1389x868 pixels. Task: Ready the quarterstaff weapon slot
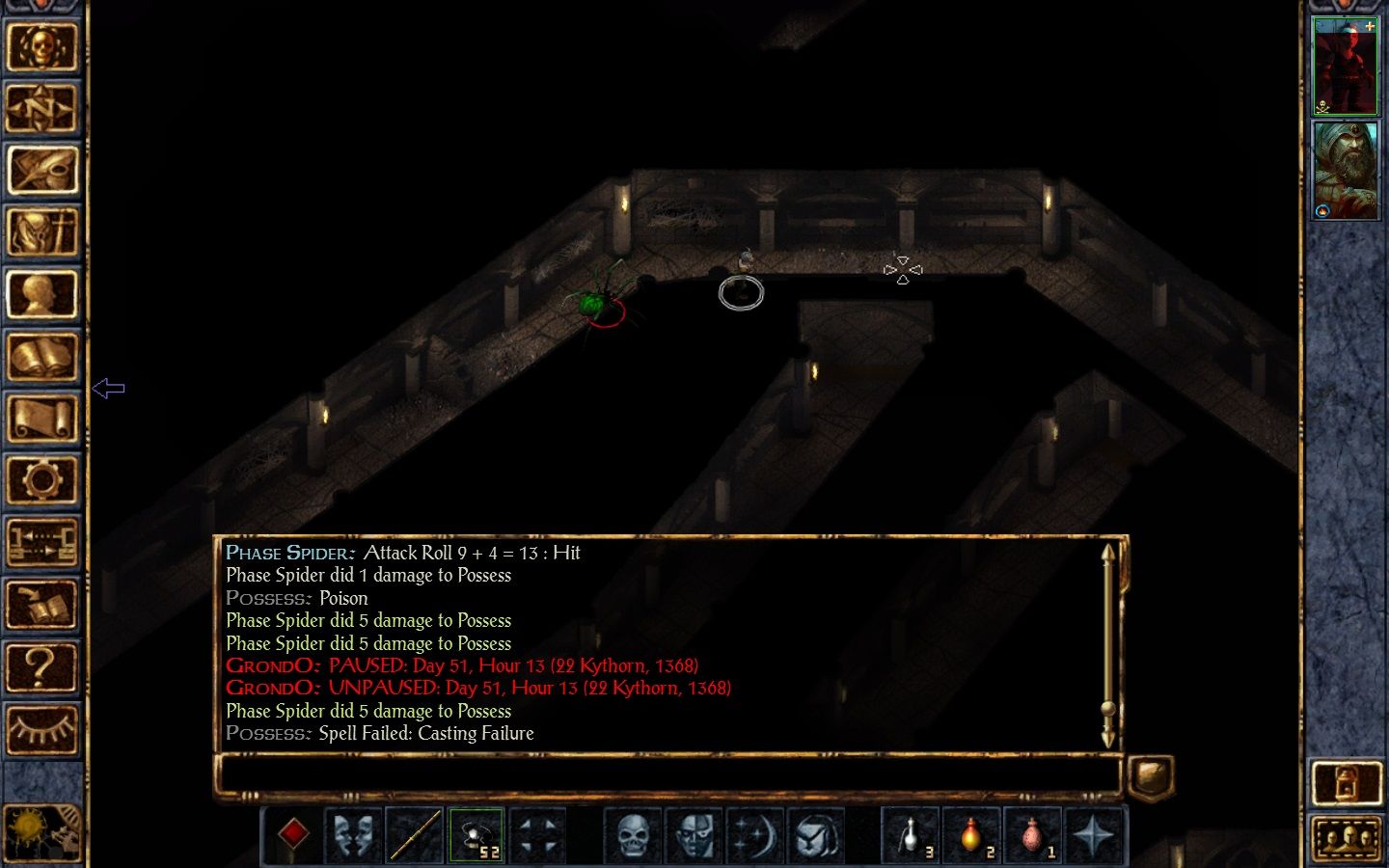tap(415, 834)
